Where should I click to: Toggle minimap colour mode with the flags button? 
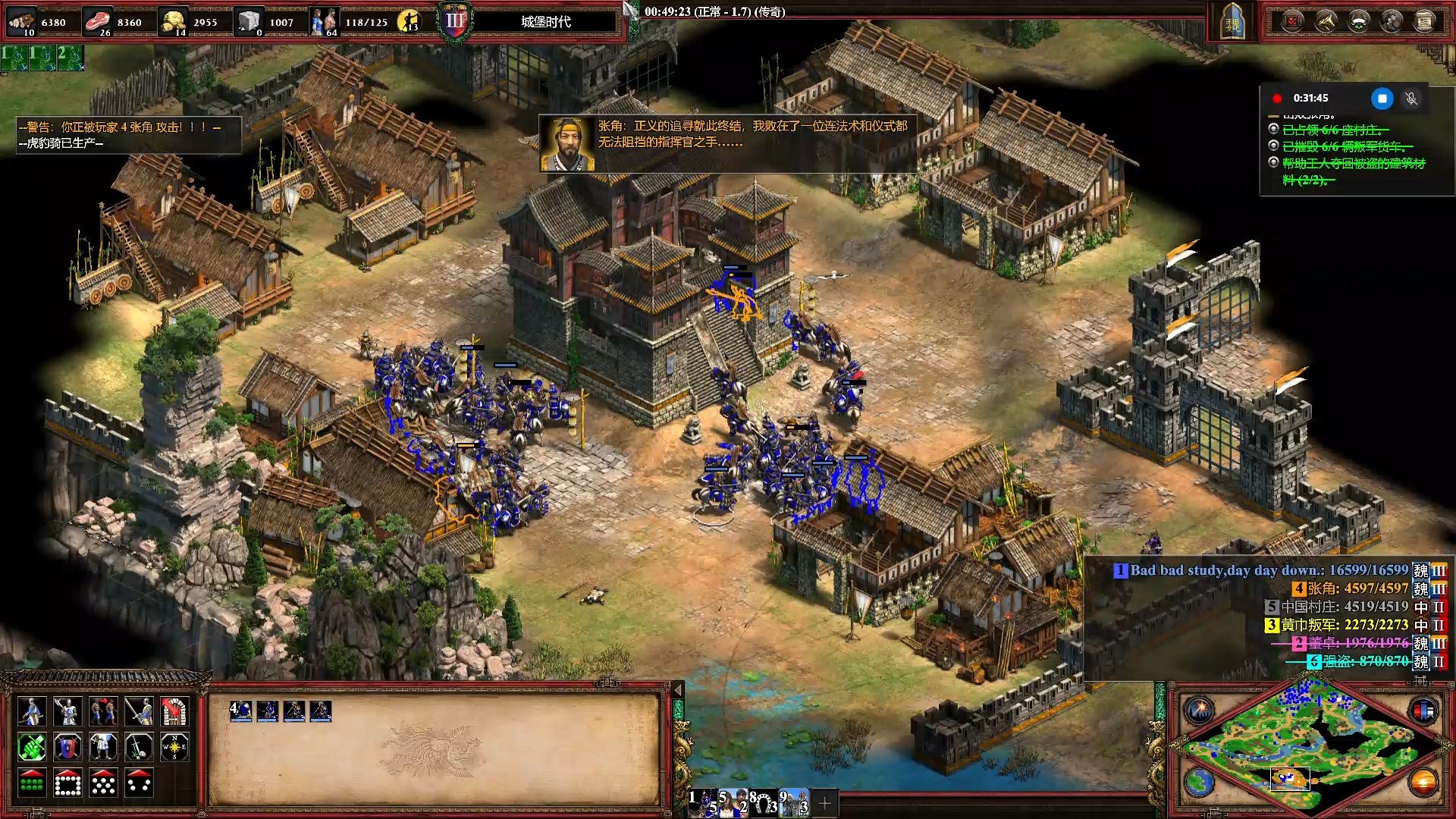[1423, 711]
